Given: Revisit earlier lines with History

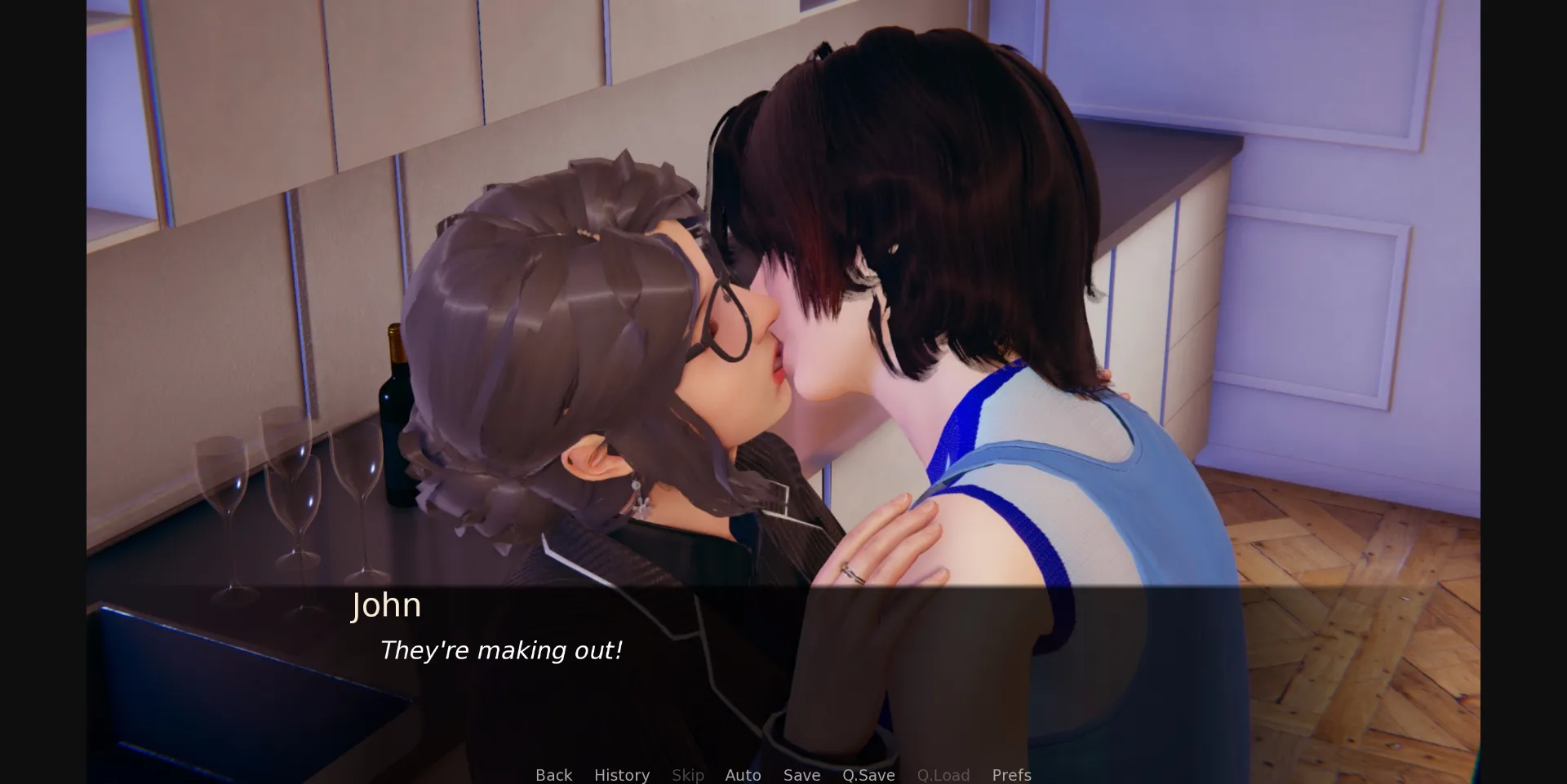Looking at the screenshot, I should [x=622, y=775].
